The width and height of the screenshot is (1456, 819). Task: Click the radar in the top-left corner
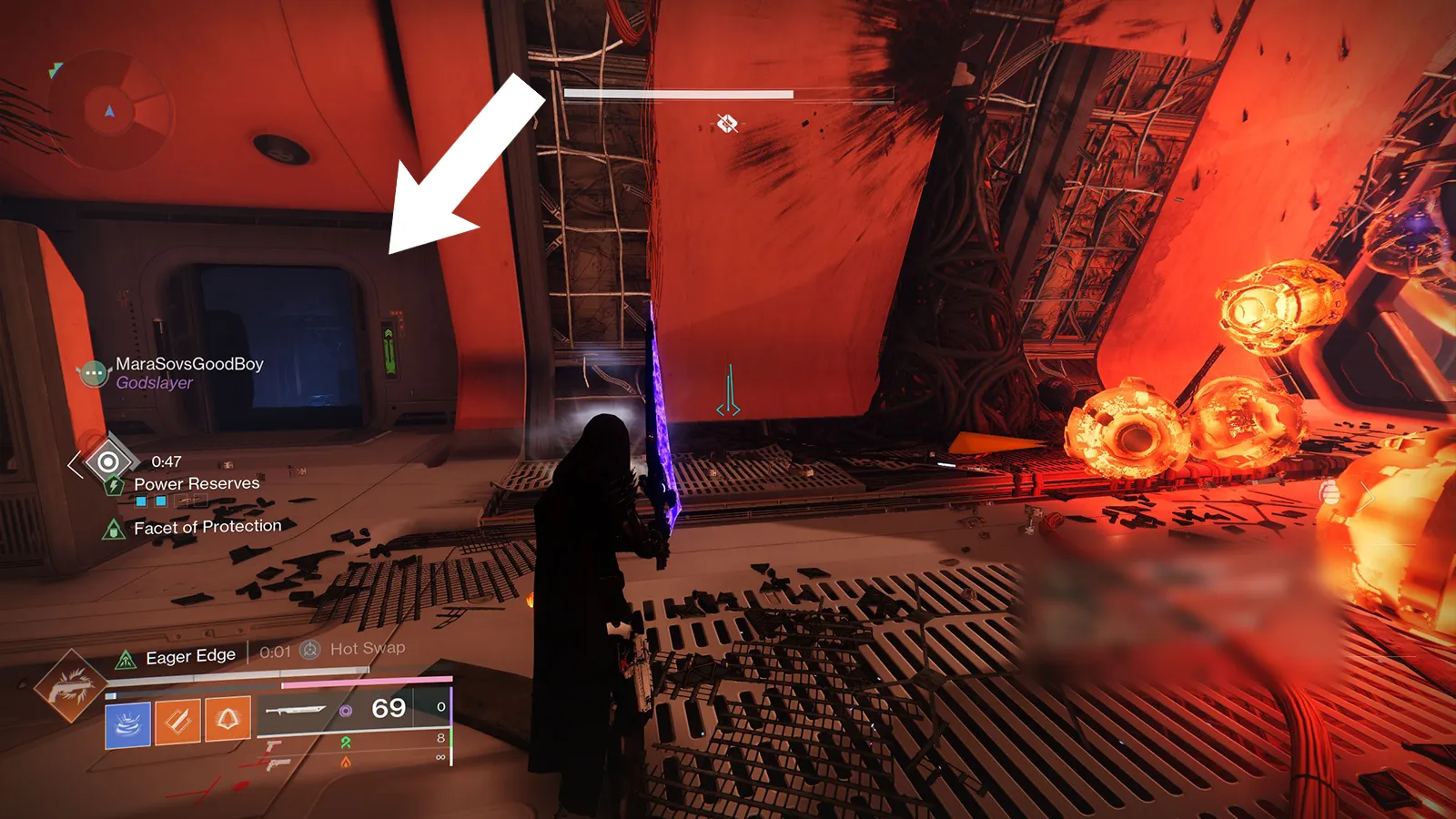(x=110, y=111)
